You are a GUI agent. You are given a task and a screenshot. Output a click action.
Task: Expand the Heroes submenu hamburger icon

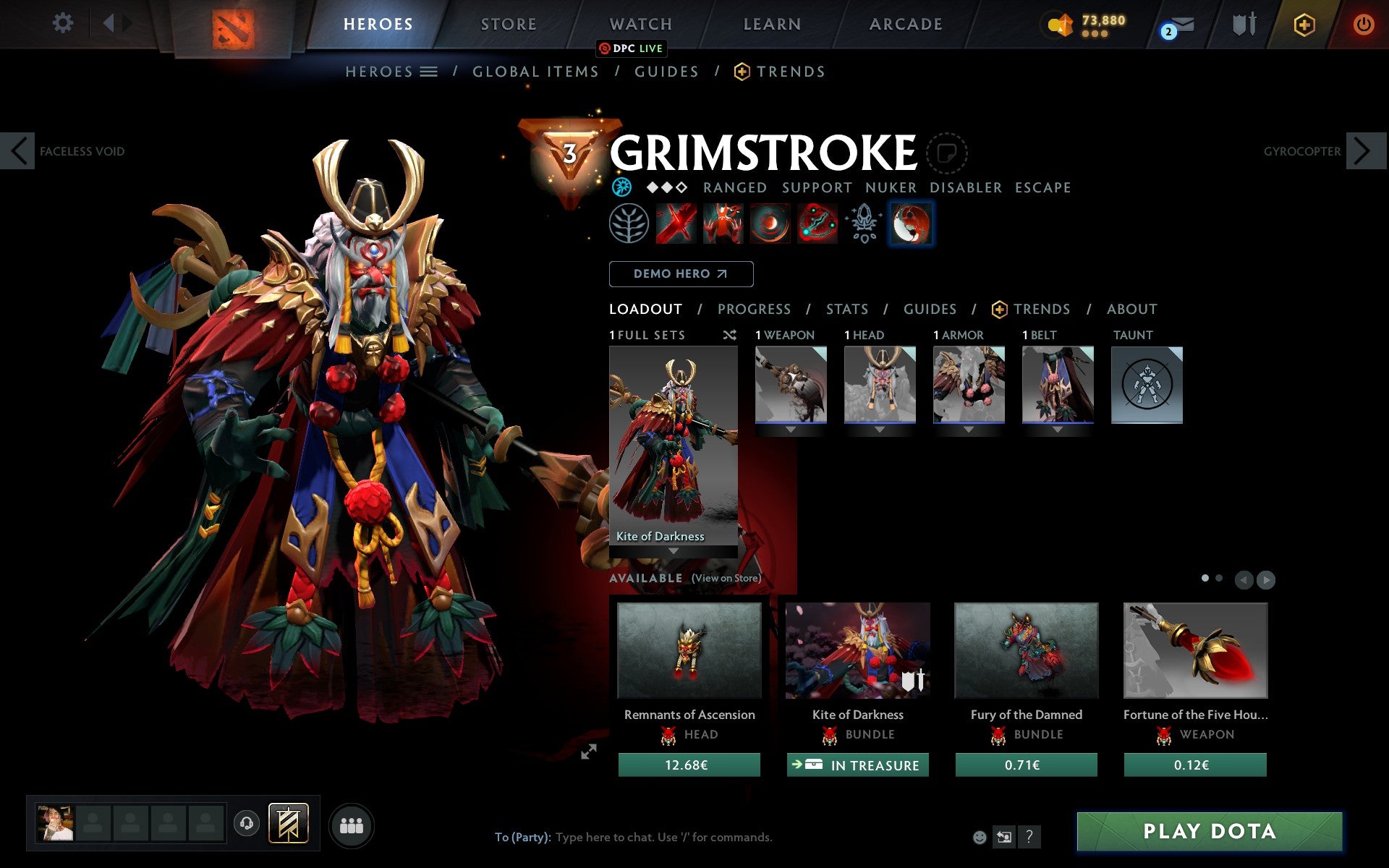click(429, 72)
